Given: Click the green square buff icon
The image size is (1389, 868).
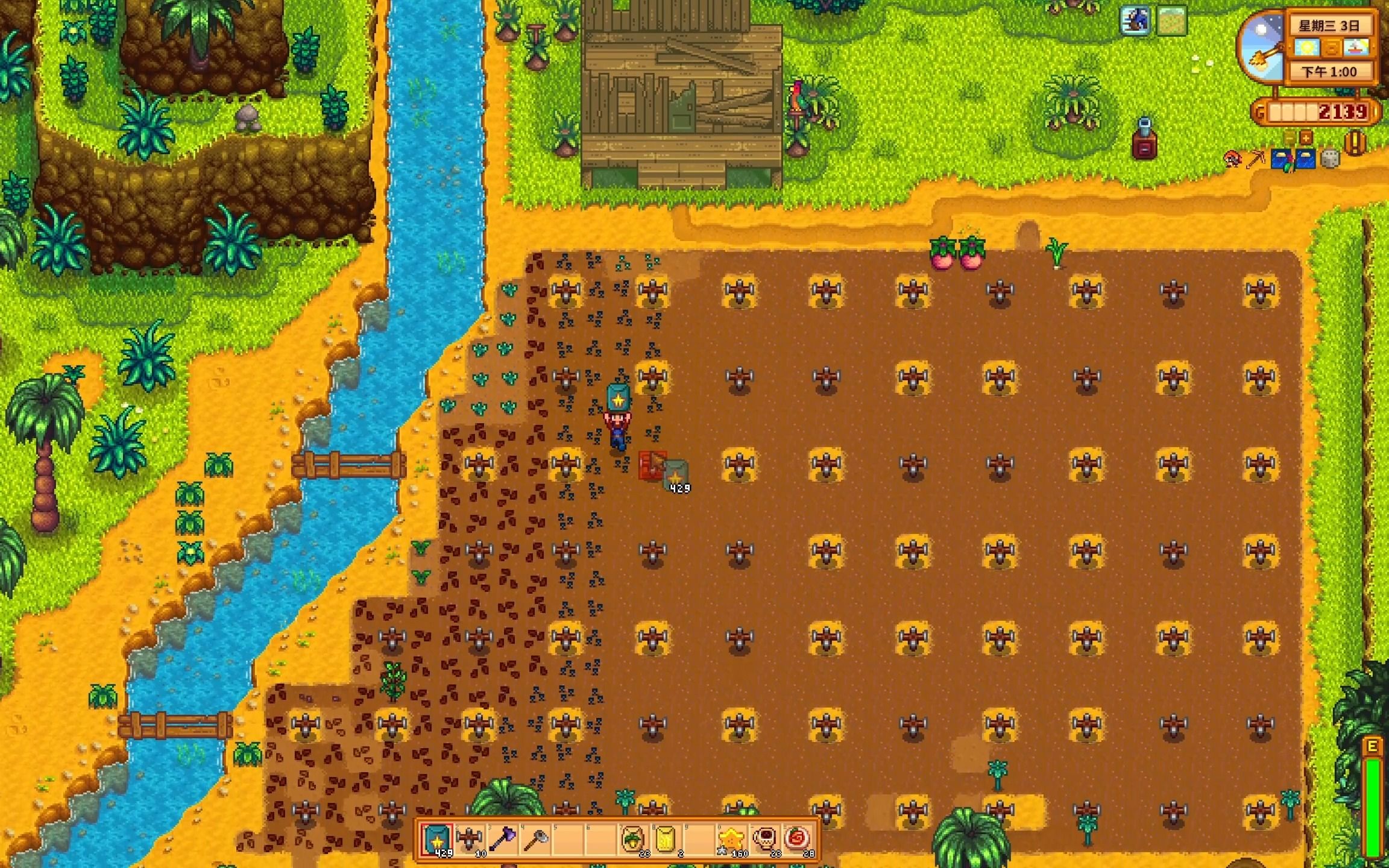Looking at the screenshot, I should [1171, 21].
